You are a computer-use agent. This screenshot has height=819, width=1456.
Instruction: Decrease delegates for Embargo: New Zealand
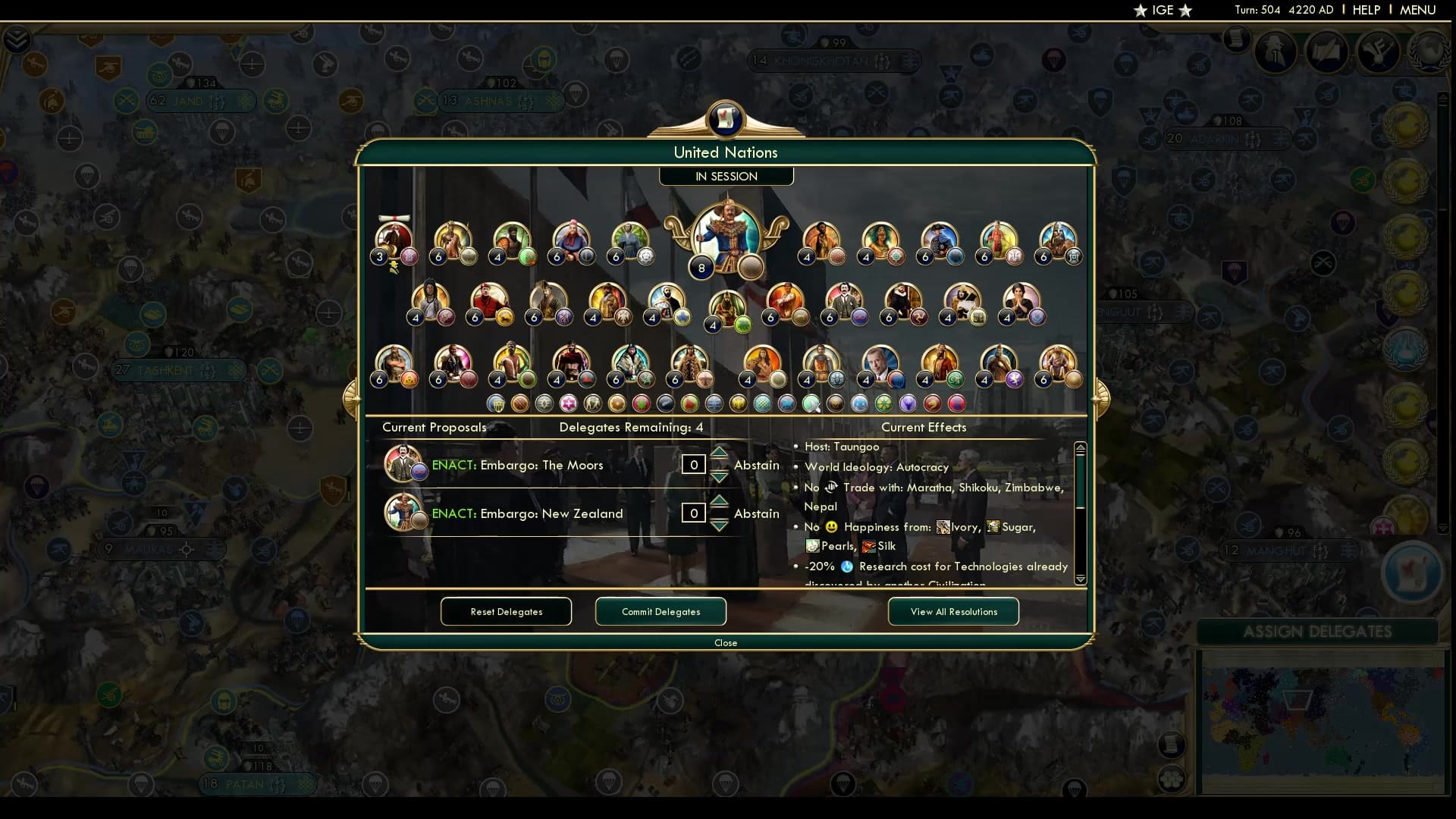[x=719, y=523]
